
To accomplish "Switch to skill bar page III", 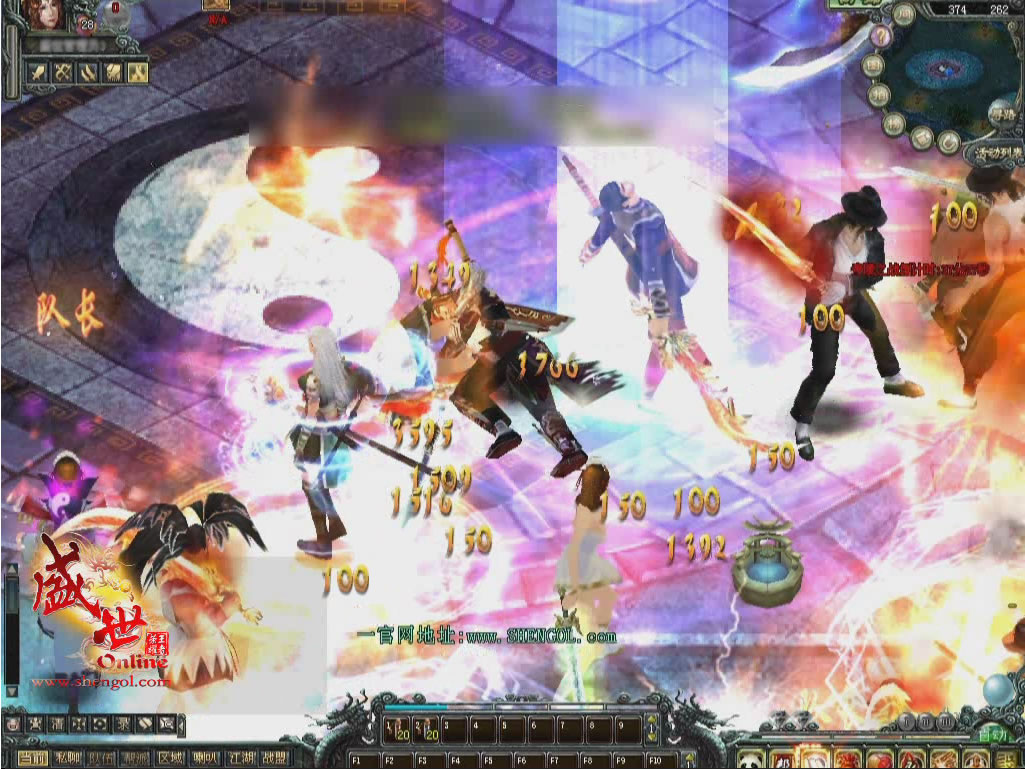I will click(x=945, y=721).
